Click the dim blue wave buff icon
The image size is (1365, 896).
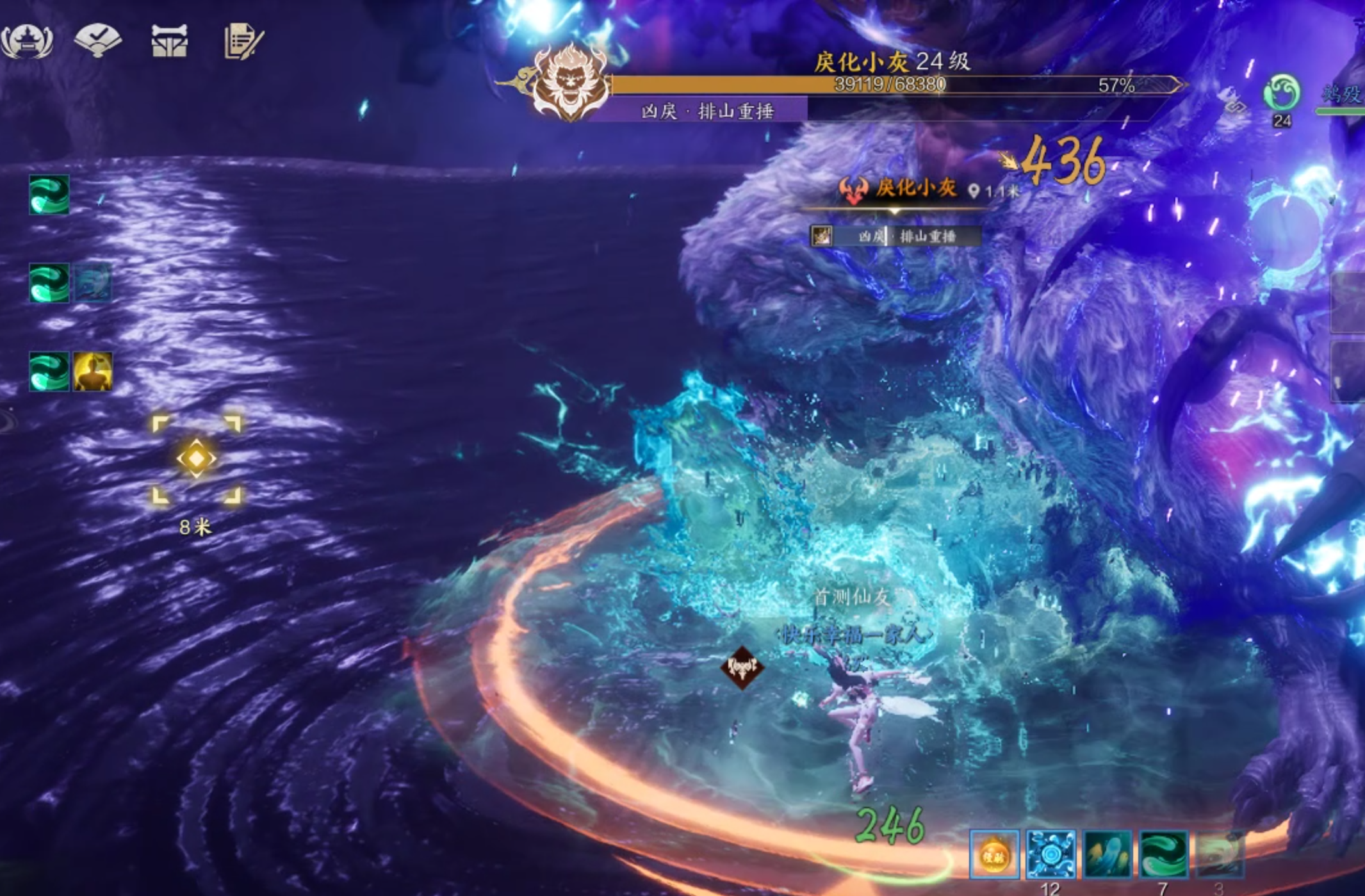point(93,283)
